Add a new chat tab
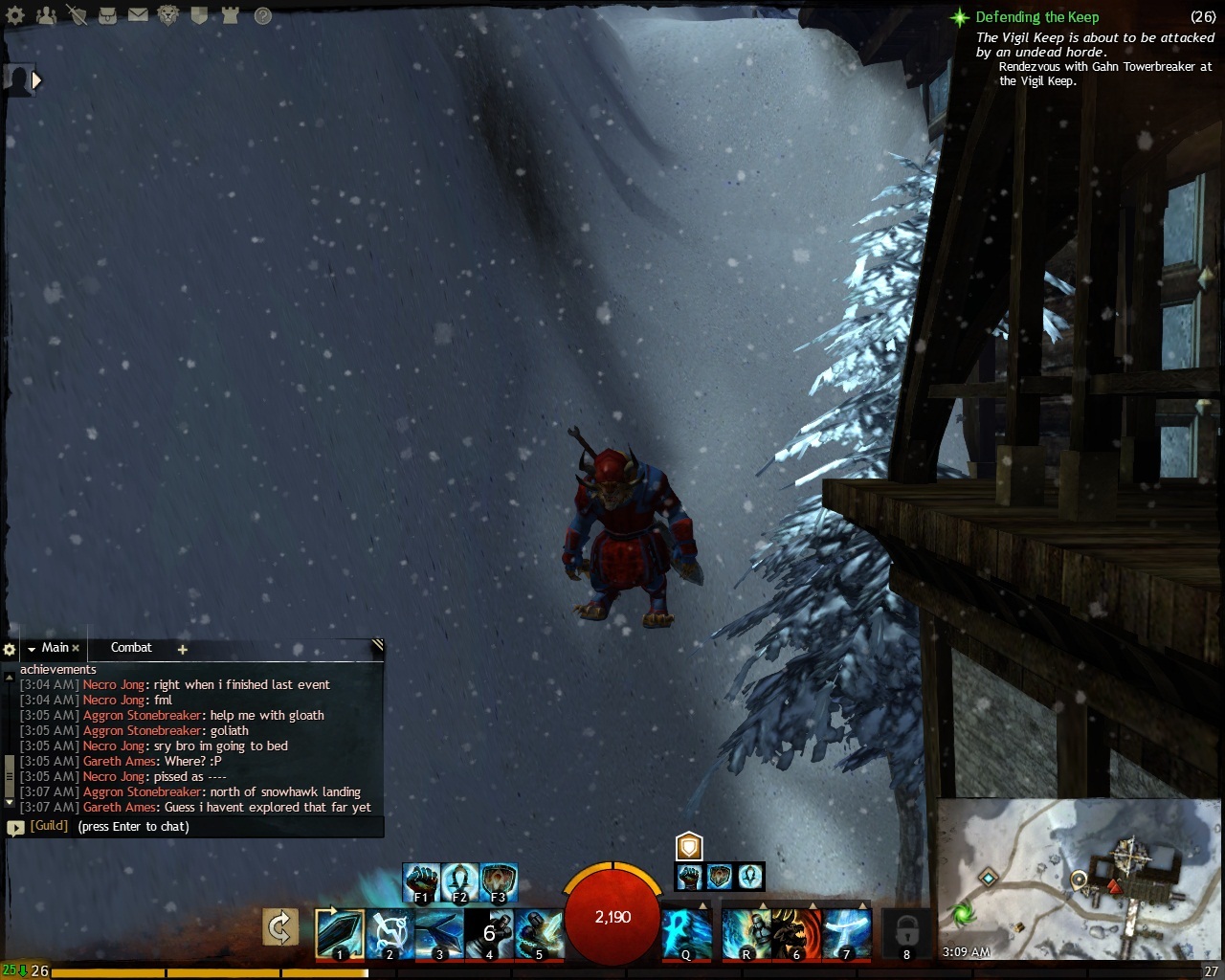The width and height of the screenshot is (1225, 980). [182, 649]
